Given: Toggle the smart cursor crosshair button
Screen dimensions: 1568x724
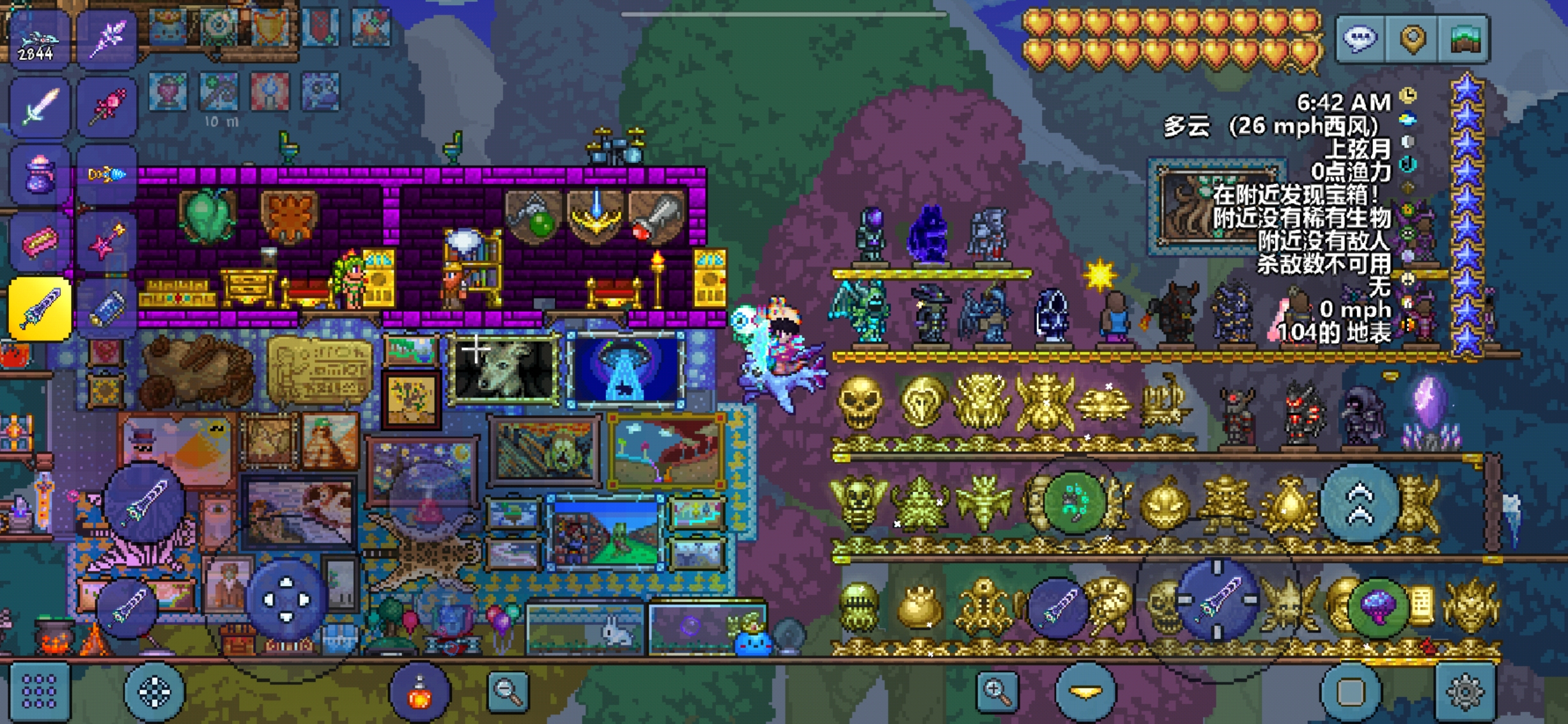Looking at the screenshot, I should [154, 691].
